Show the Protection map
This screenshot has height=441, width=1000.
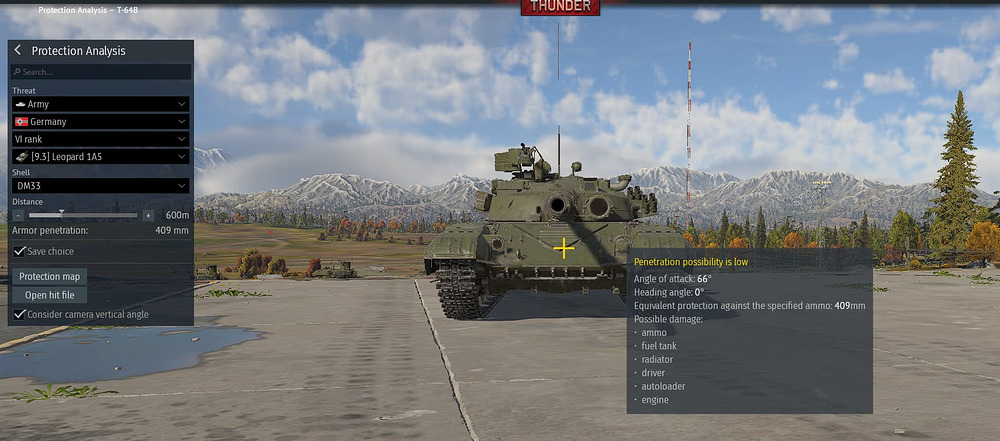pos(50,276)
